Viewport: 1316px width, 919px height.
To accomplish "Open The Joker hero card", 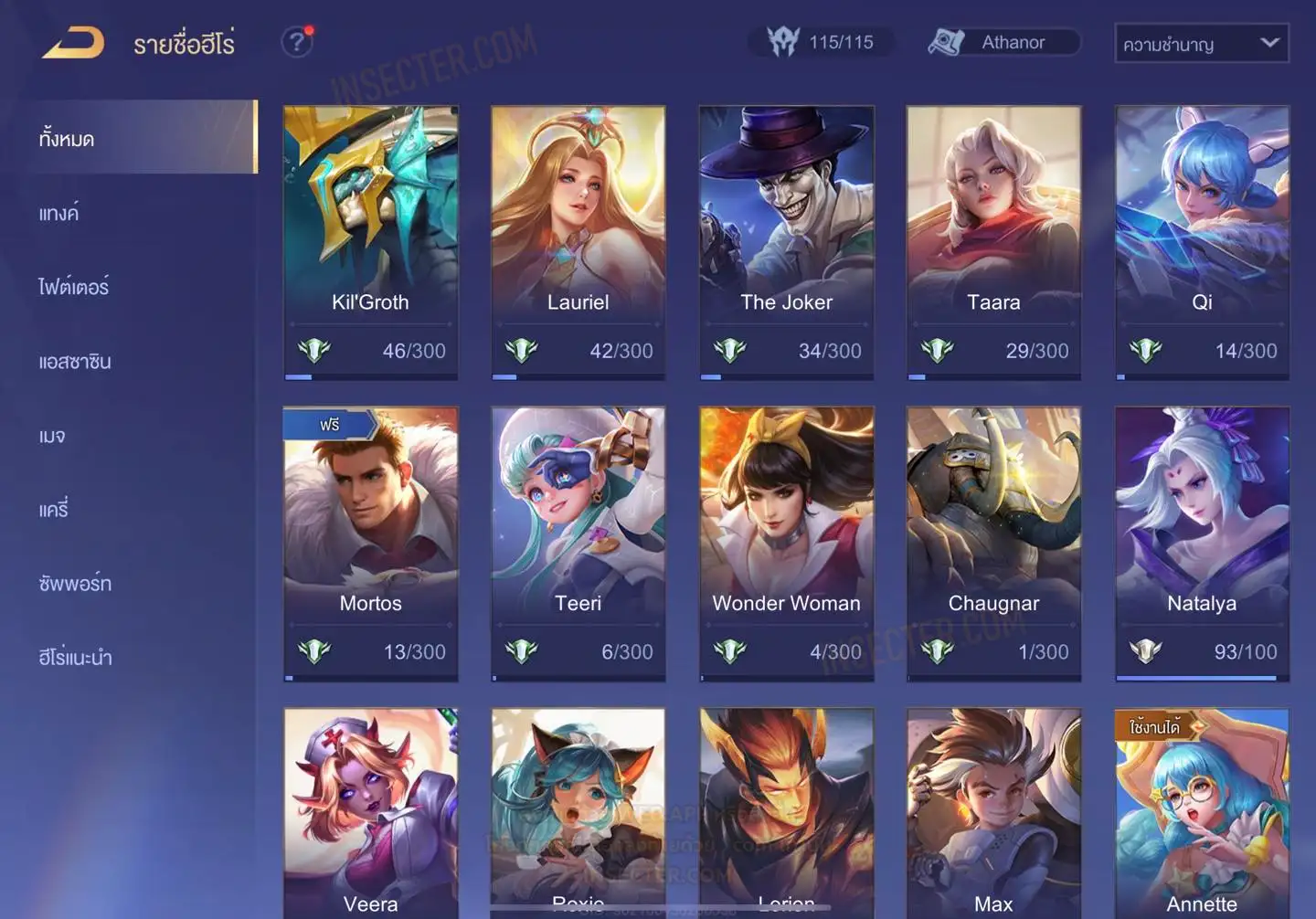I will click(786, 241).
